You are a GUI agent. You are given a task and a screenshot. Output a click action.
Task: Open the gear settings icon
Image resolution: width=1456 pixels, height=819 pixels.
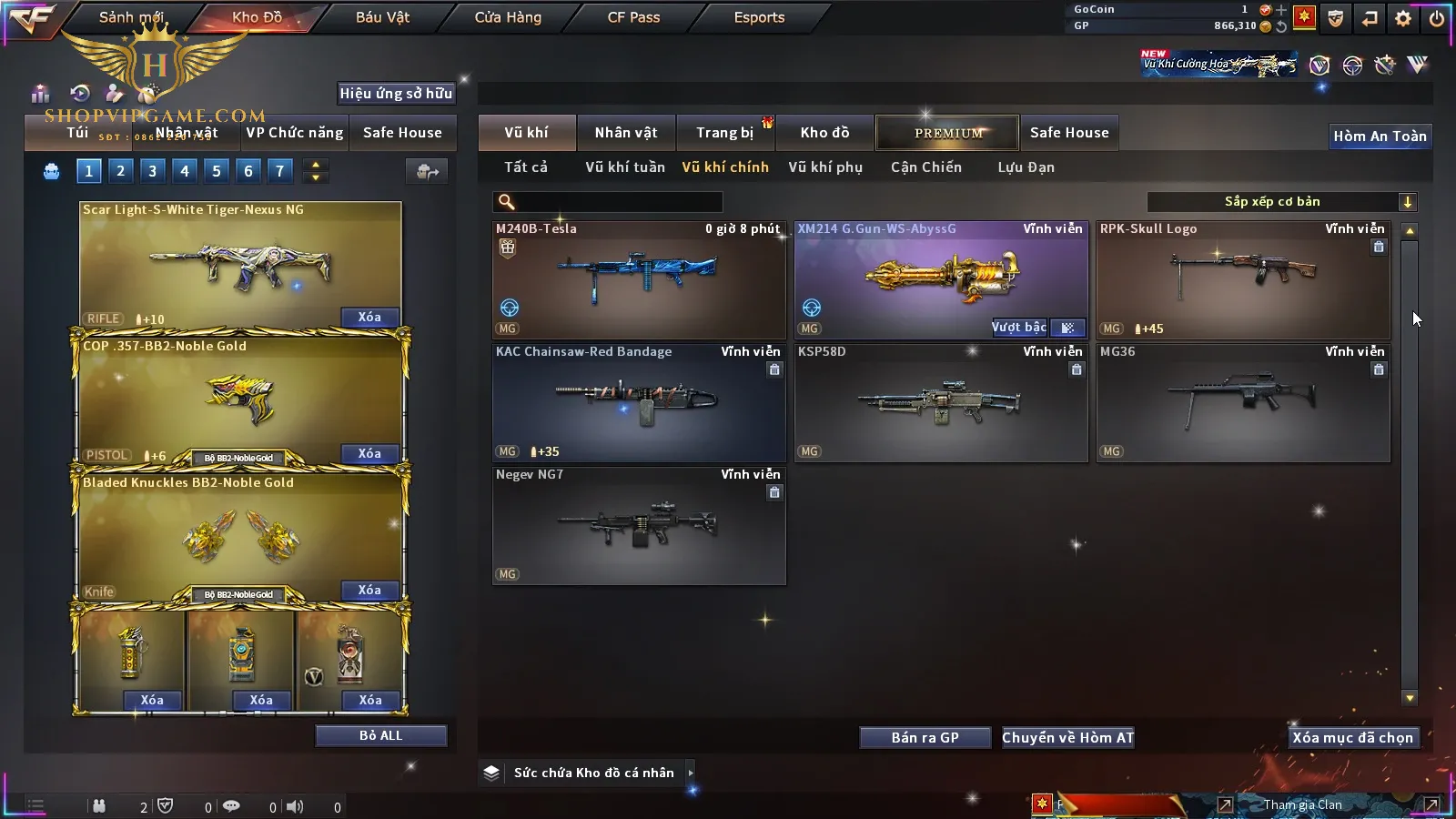(1402, 18)
